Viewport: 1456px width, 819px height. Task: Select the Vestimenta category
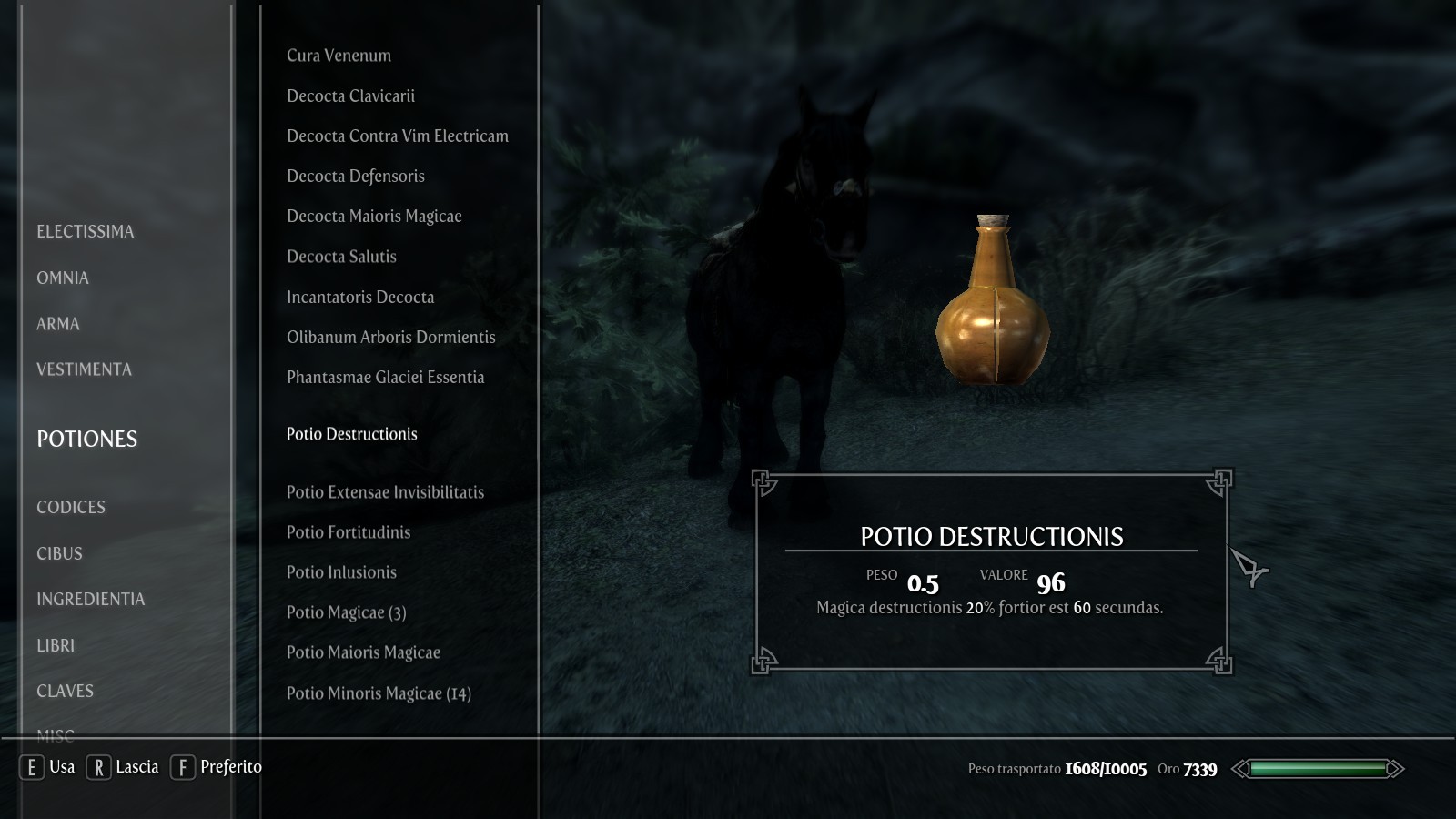click(x=84, y=369)
